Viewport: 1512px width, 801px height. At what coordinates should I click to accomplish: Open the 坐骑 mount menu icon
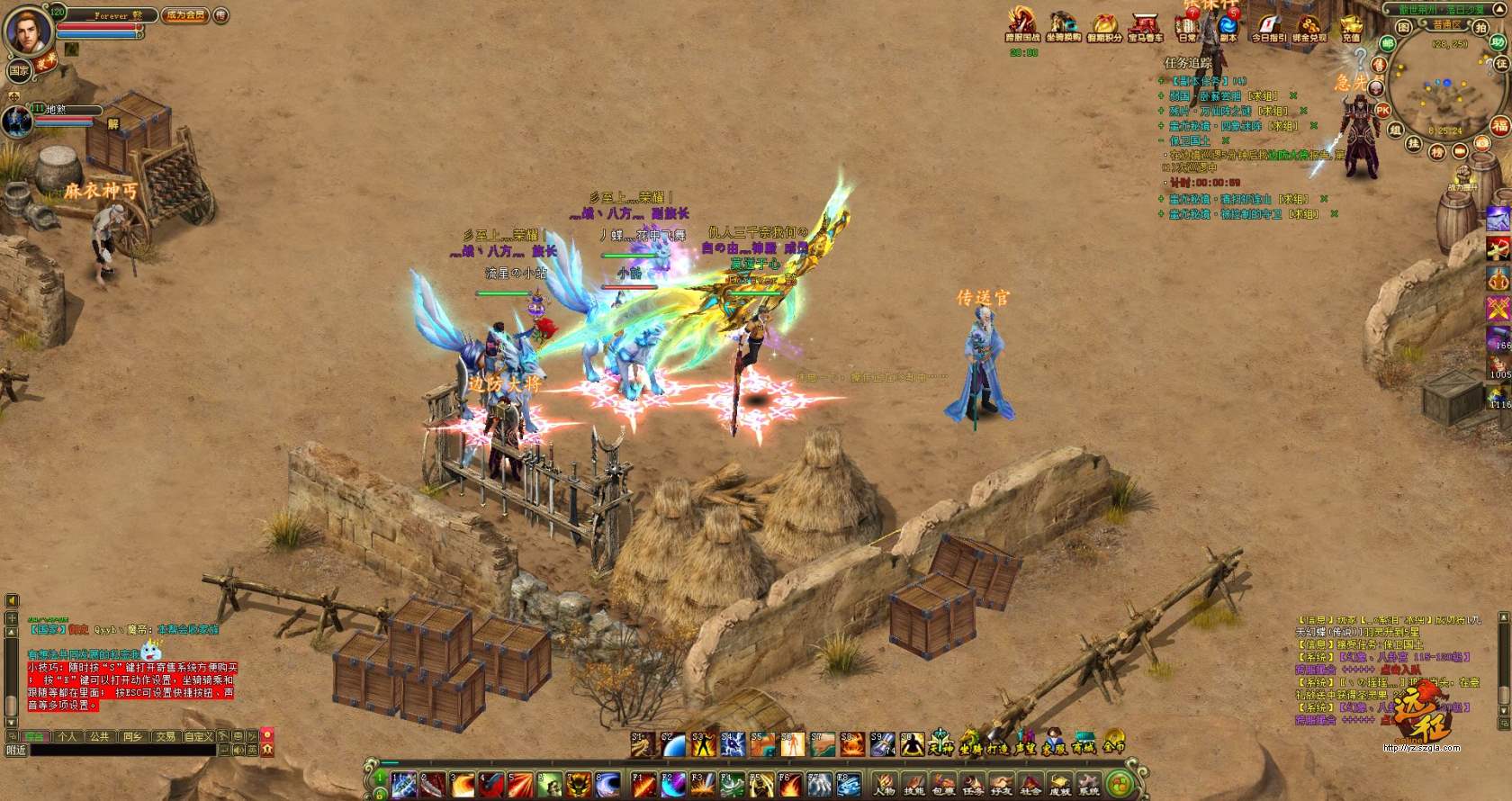[x=969, y=745]
